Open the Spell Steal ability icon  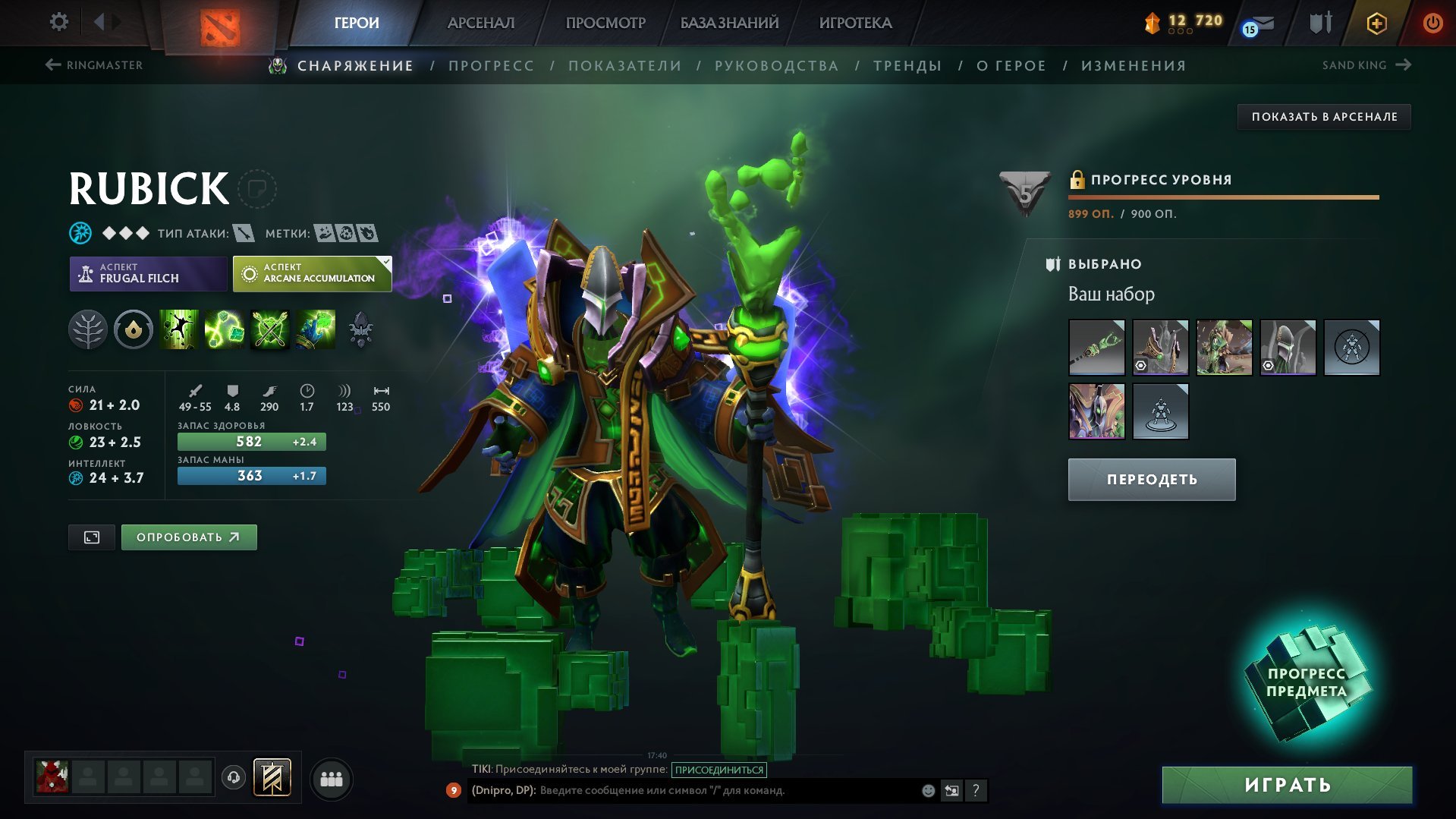point(314,329)
